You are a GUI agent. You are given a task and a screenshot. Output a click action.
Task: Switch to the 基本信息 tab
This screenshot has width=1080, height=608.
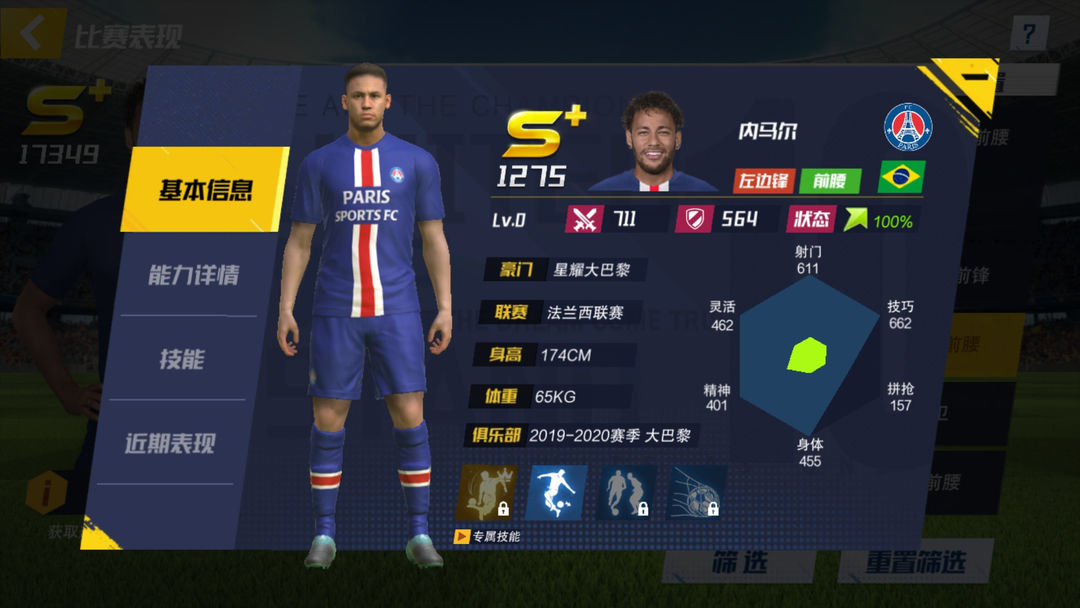tap(204, 190)
